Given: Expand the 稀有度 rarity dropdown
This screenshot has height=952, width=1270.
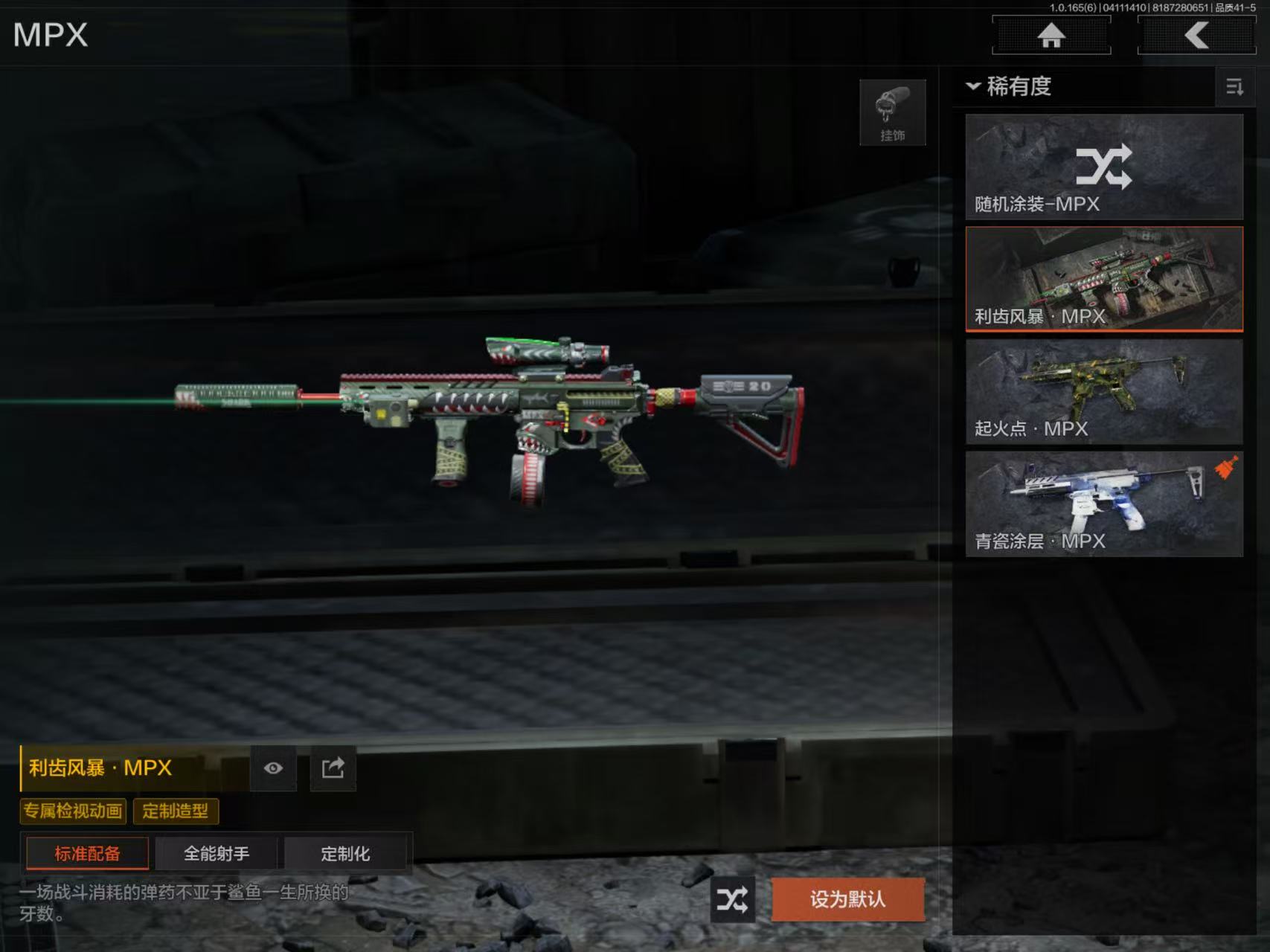Looking at the screenshot, I should coord(1009,86).
